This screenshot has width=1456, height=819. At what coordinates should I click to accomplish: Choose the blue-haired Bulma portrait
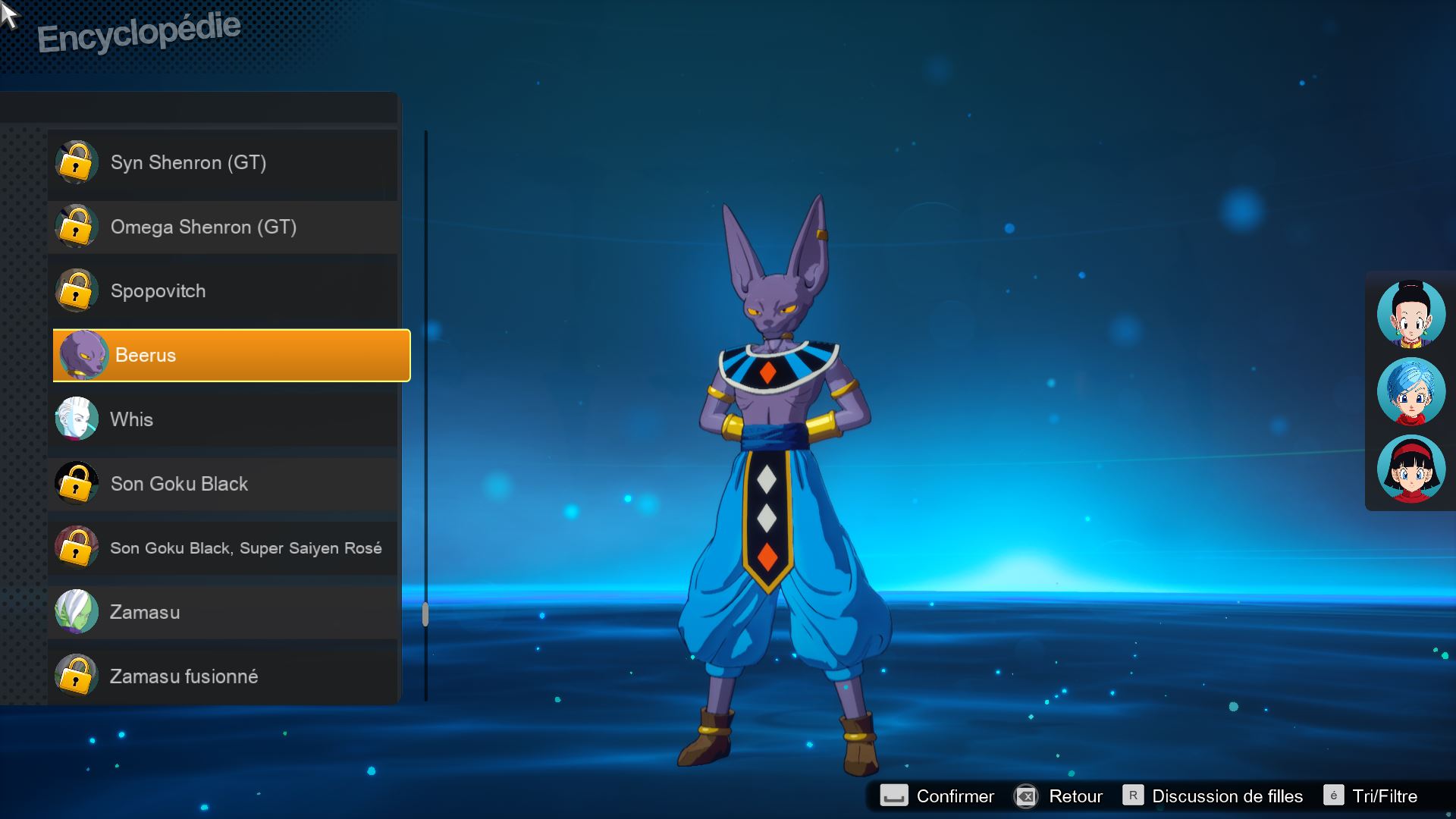pyautogui.click(x=1410, y=391)
